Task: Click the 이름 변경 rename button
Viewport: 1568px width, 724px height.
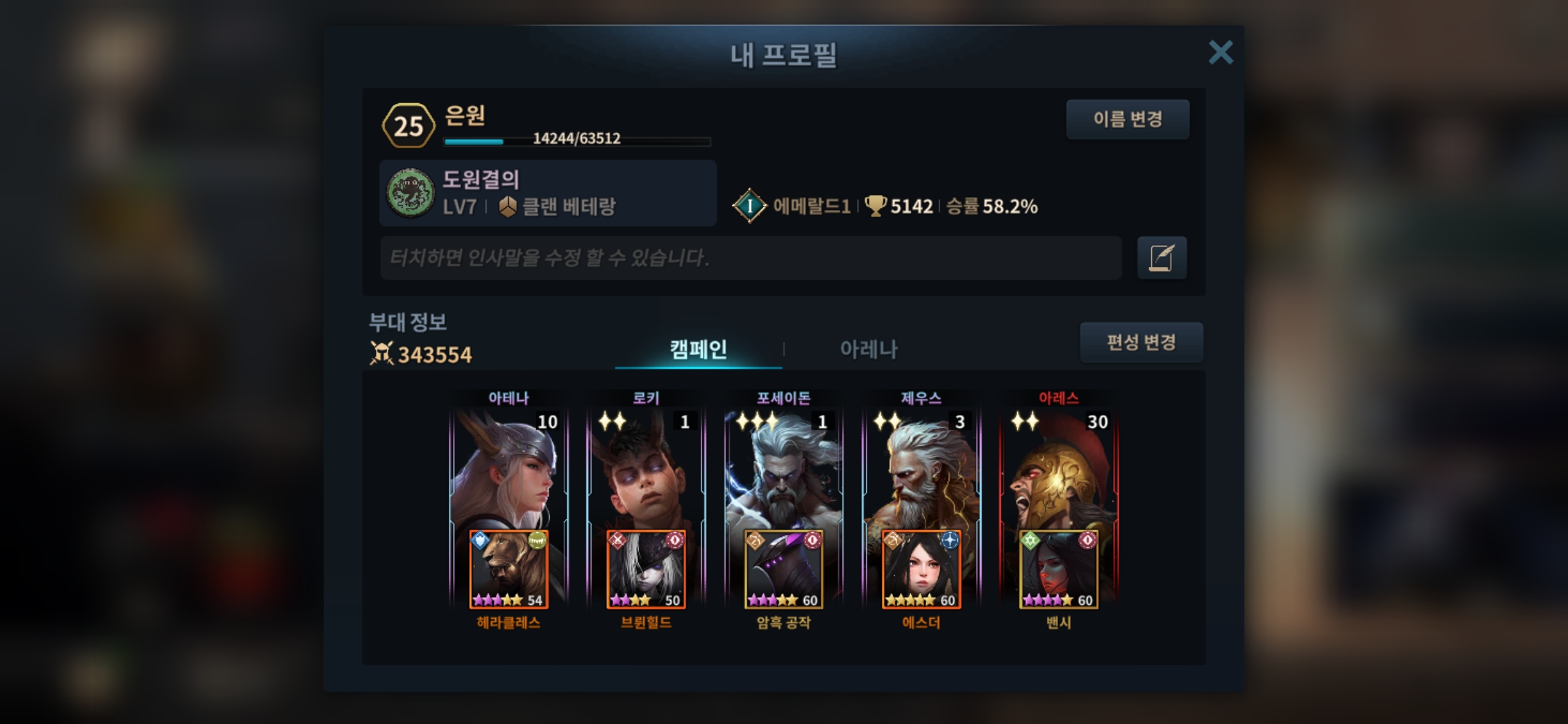Action: pos(1128,119)
